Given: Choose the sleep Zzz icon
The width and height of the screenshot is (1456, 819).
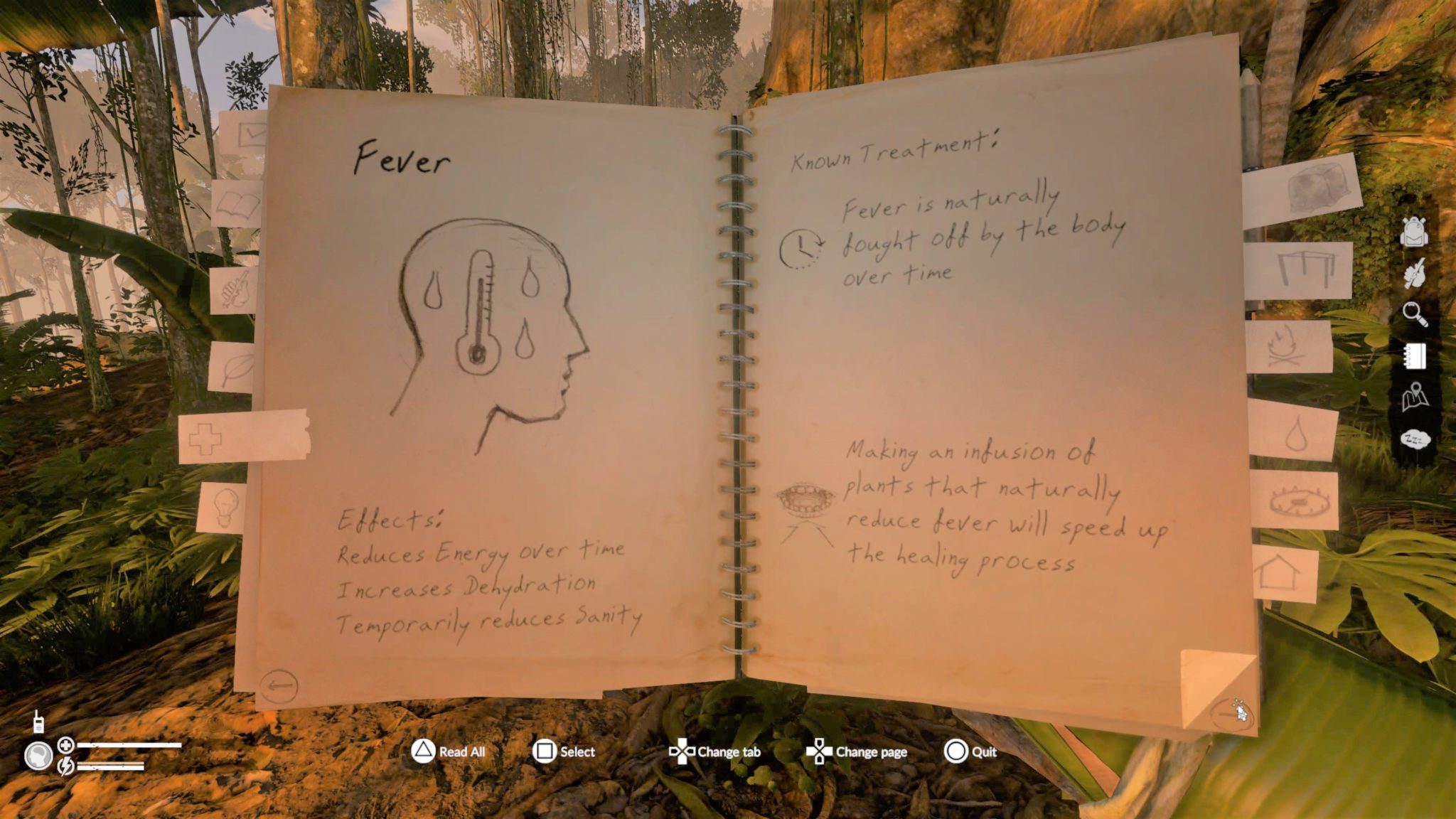Looking at the screenshot, I should coord(1415,439).
